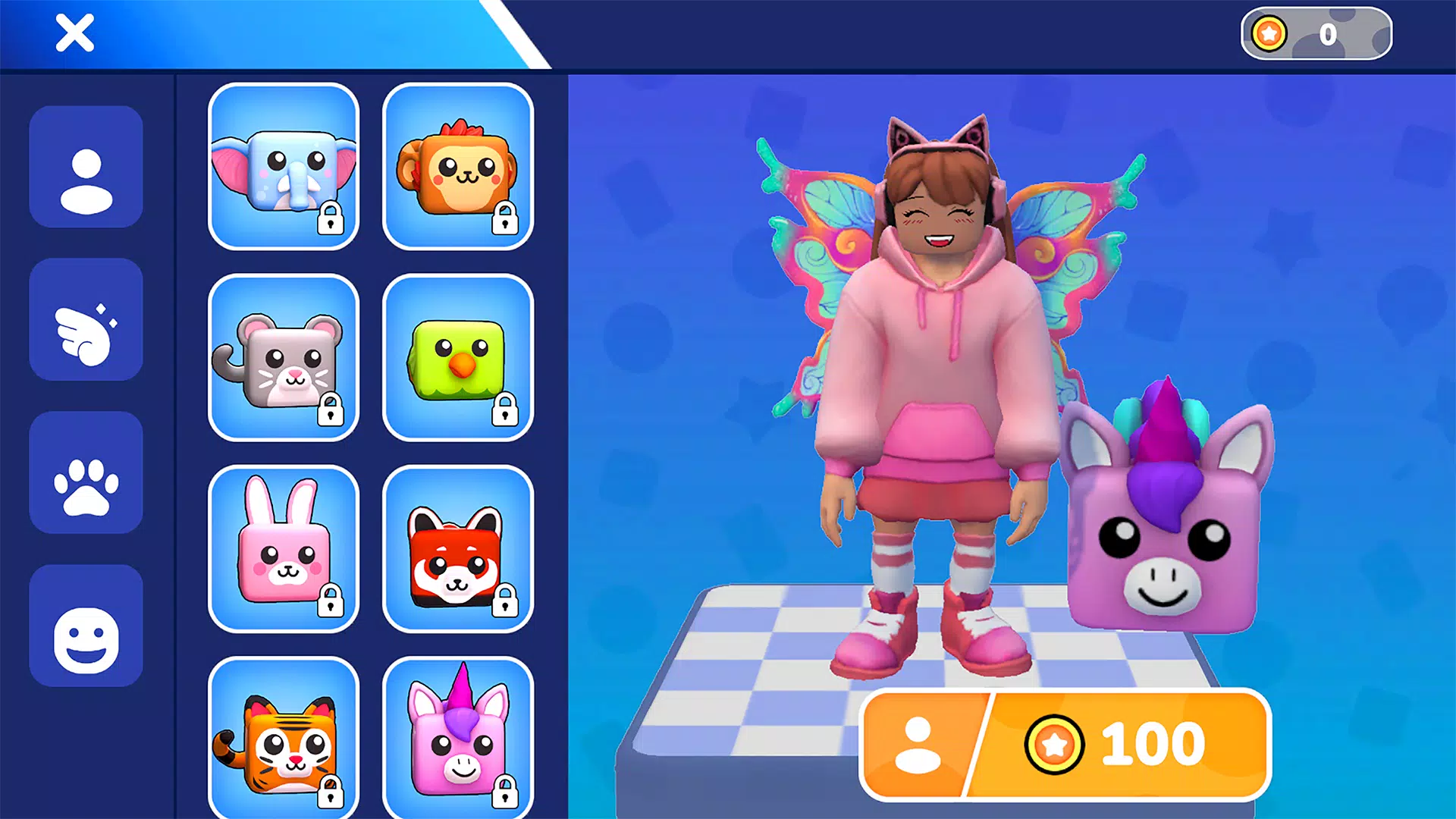Click the star coin icon in the purchase bar
This screenshot has width=1456, height=819.
[x=1054, y=743]
